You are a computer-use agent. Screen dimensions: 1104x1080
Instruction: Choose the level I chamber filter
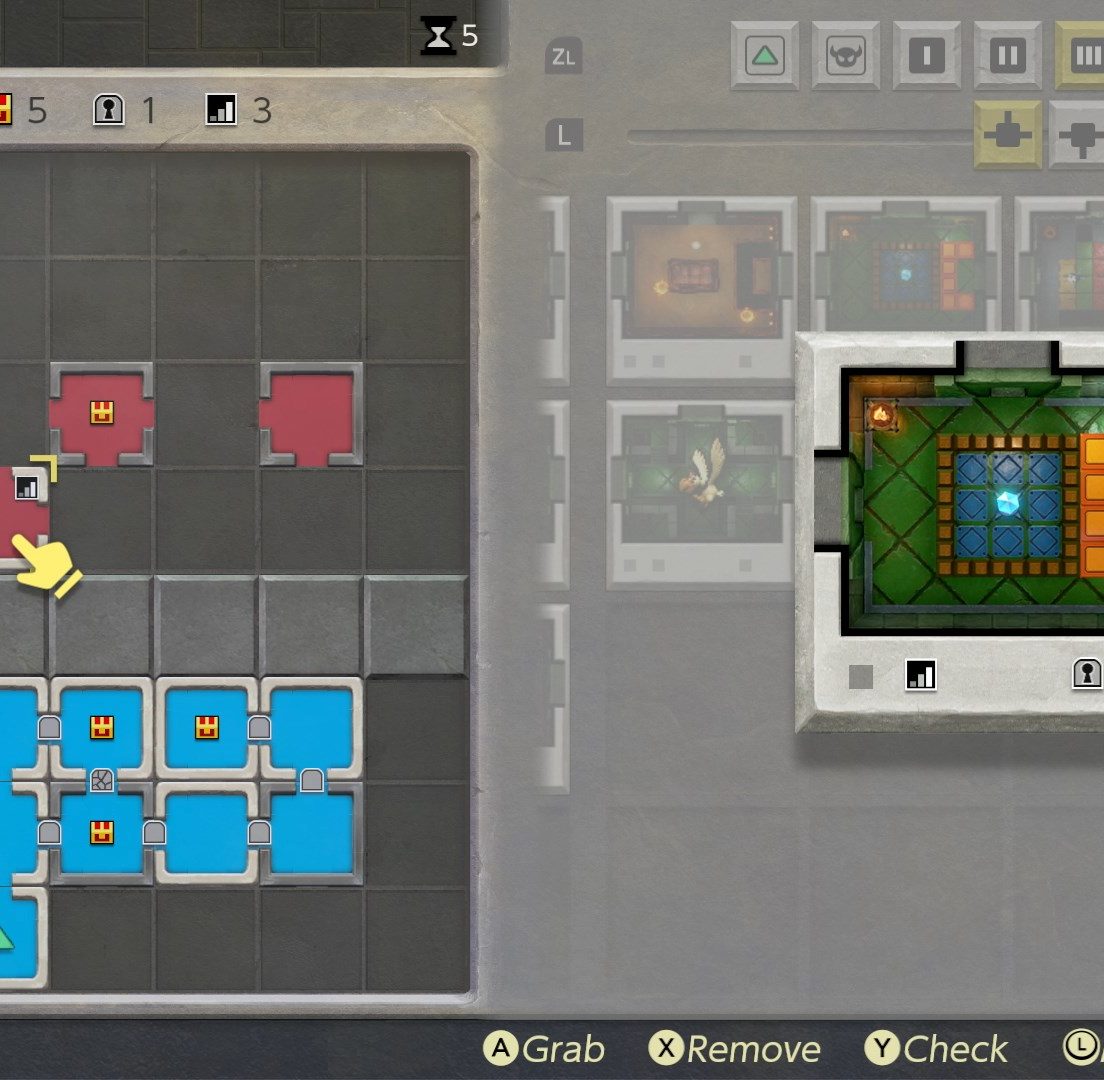927,56
